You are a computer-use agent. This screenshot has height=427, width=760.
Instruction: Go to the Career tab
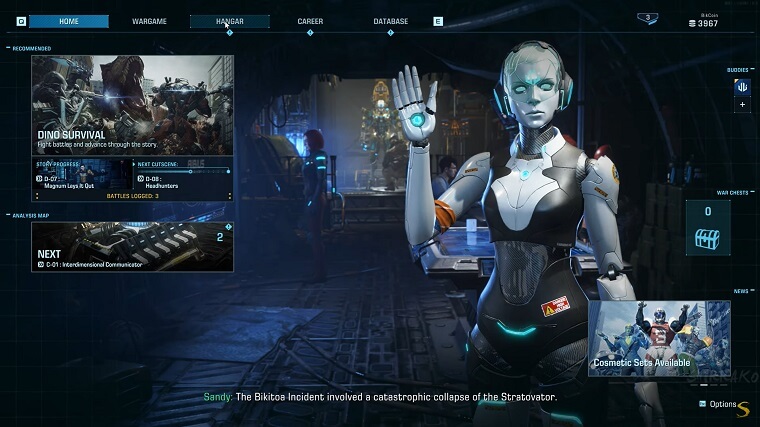(x=310, y=21)
